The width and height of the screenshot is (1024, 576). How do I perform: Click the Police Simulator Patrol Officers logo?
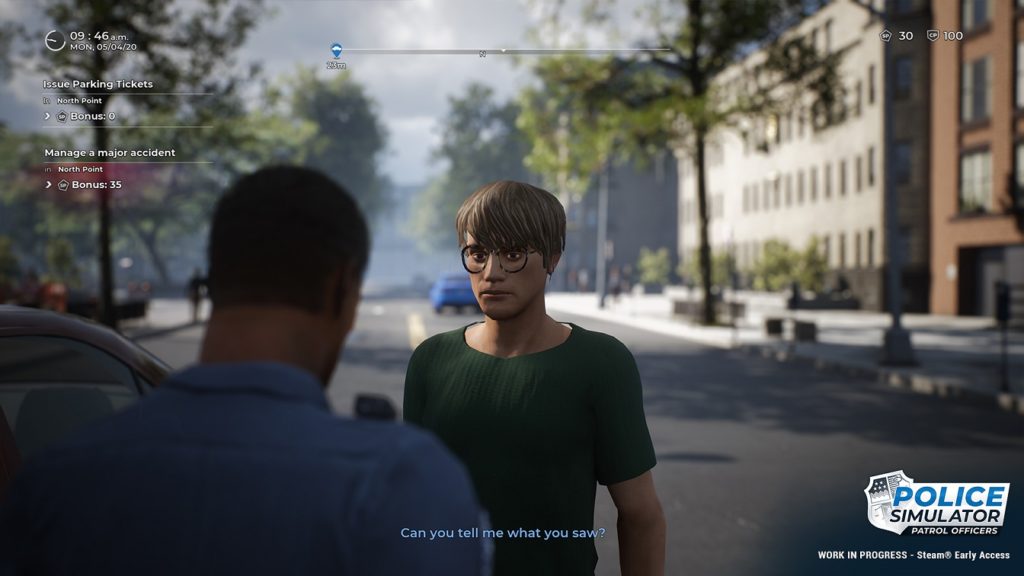click(935, 503)
